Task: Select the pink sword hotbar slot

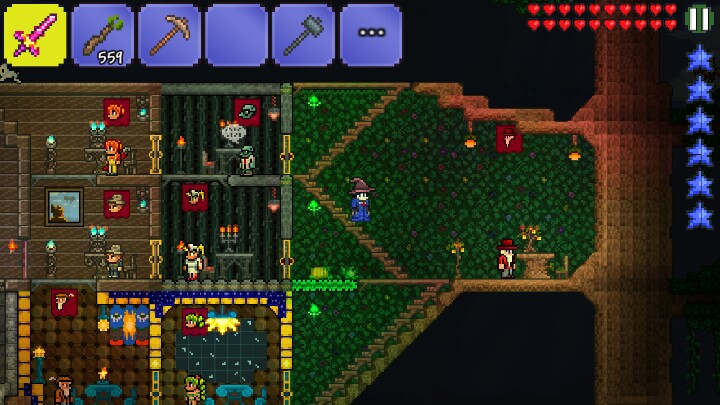Action: 35,35
